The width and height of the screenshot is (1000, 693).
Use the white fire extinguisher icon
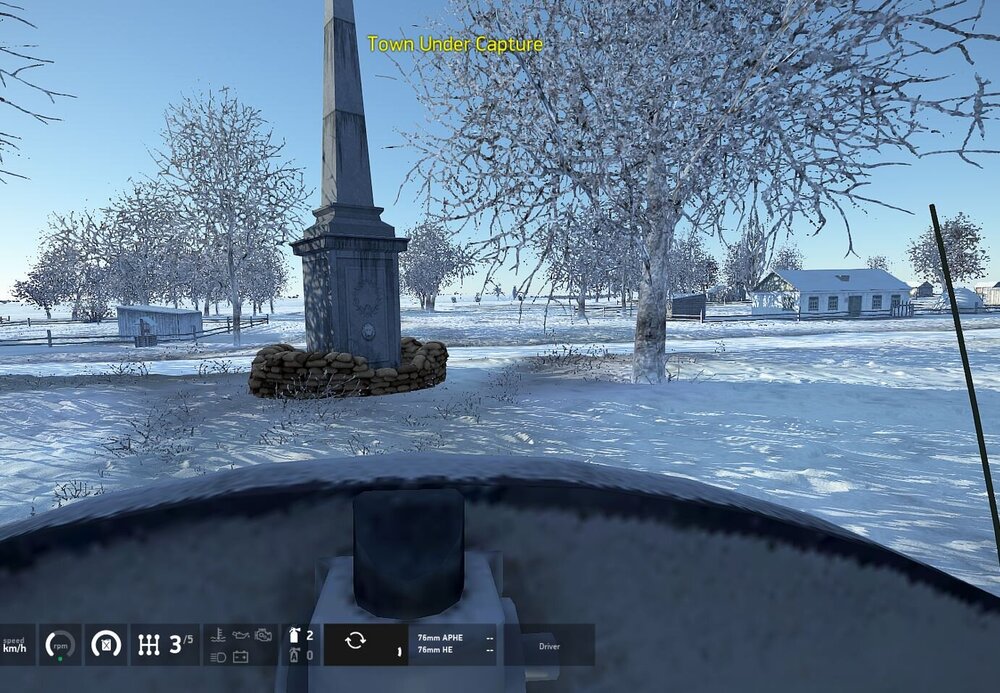(294, 634)
